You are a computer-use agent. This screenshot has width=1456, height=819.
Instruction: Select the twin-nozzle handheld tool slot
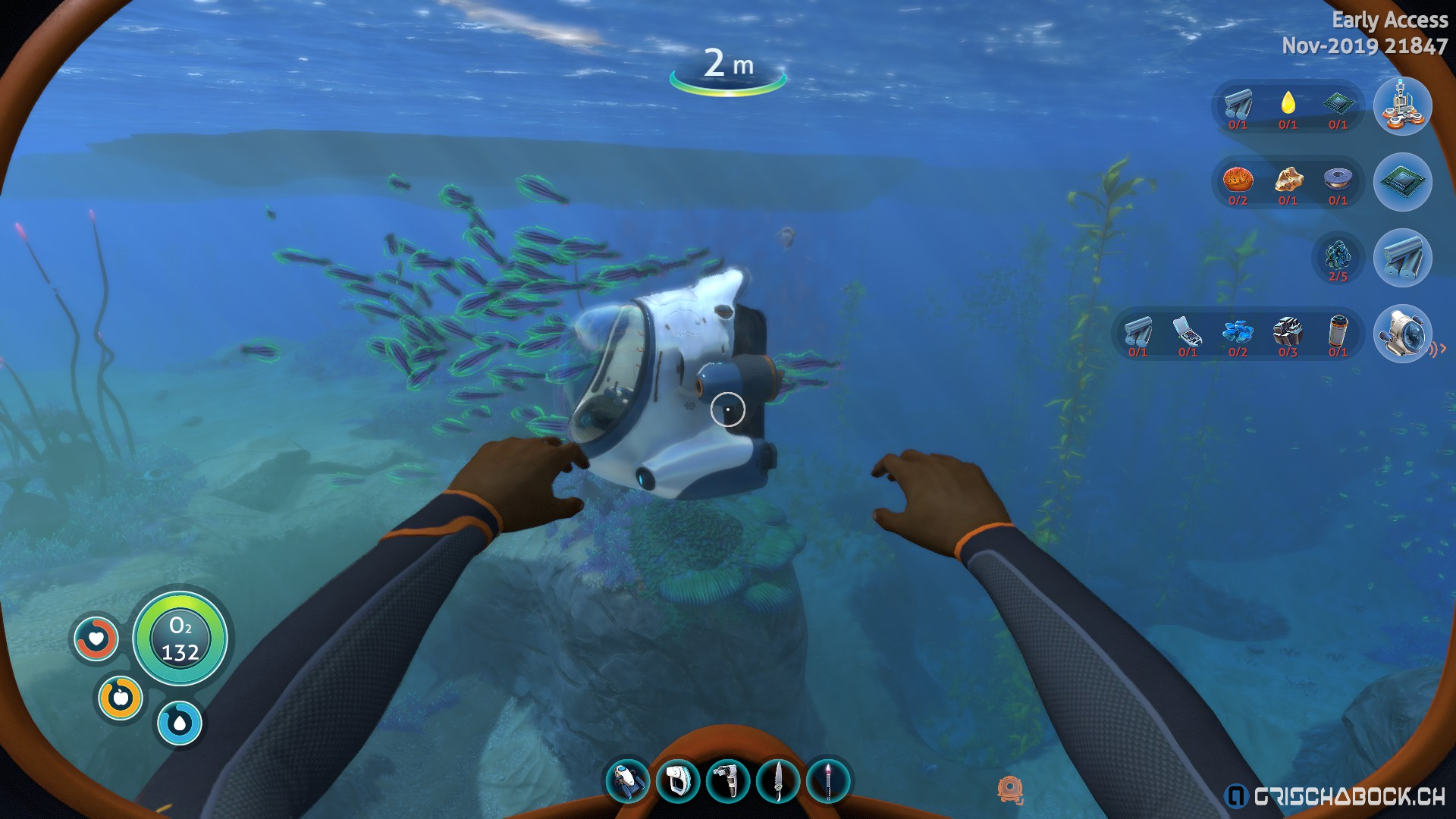[x=728, y=781]
